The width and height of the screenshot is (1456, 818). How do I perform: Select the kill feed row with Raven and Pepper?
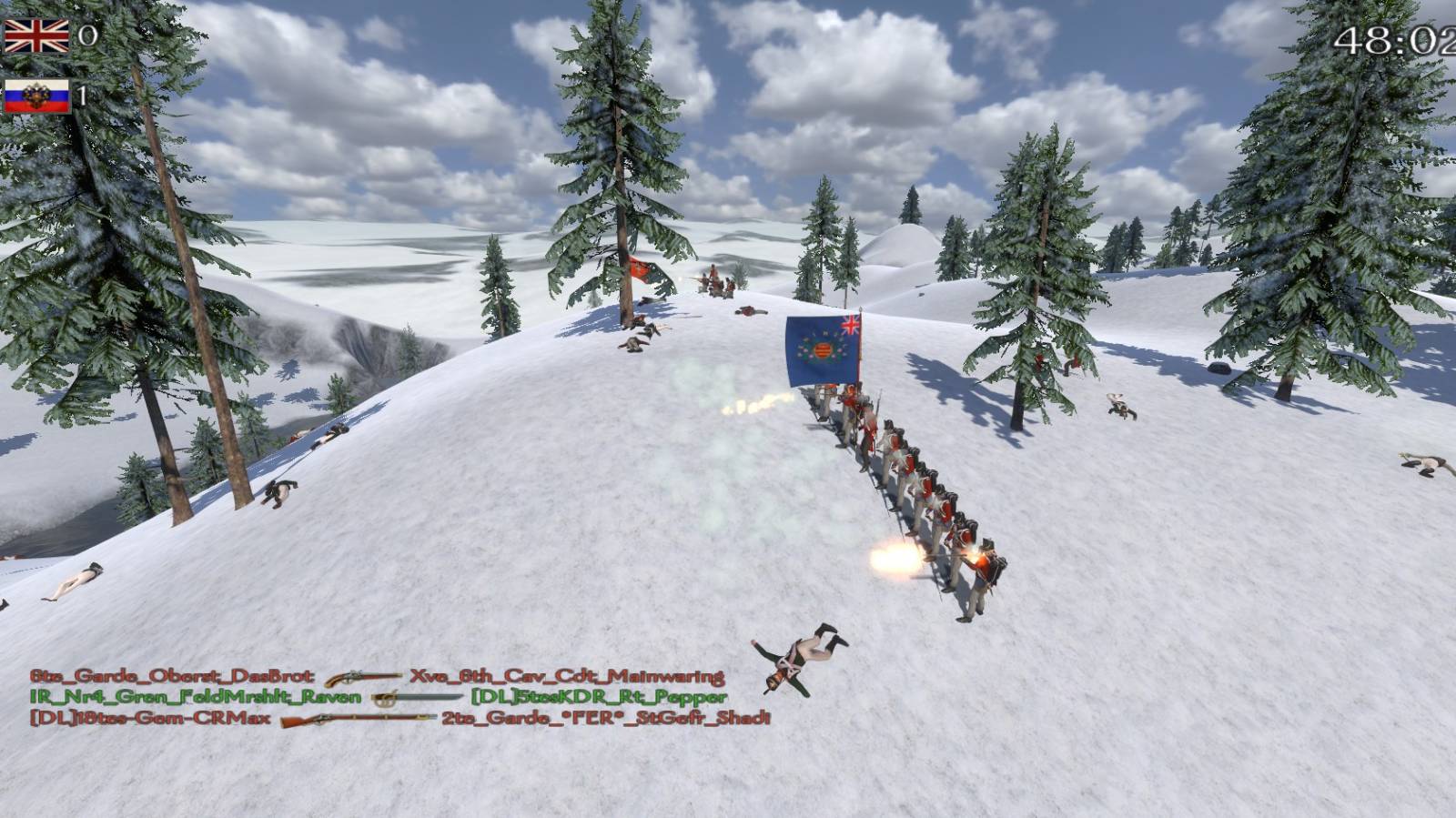point(378,698)
